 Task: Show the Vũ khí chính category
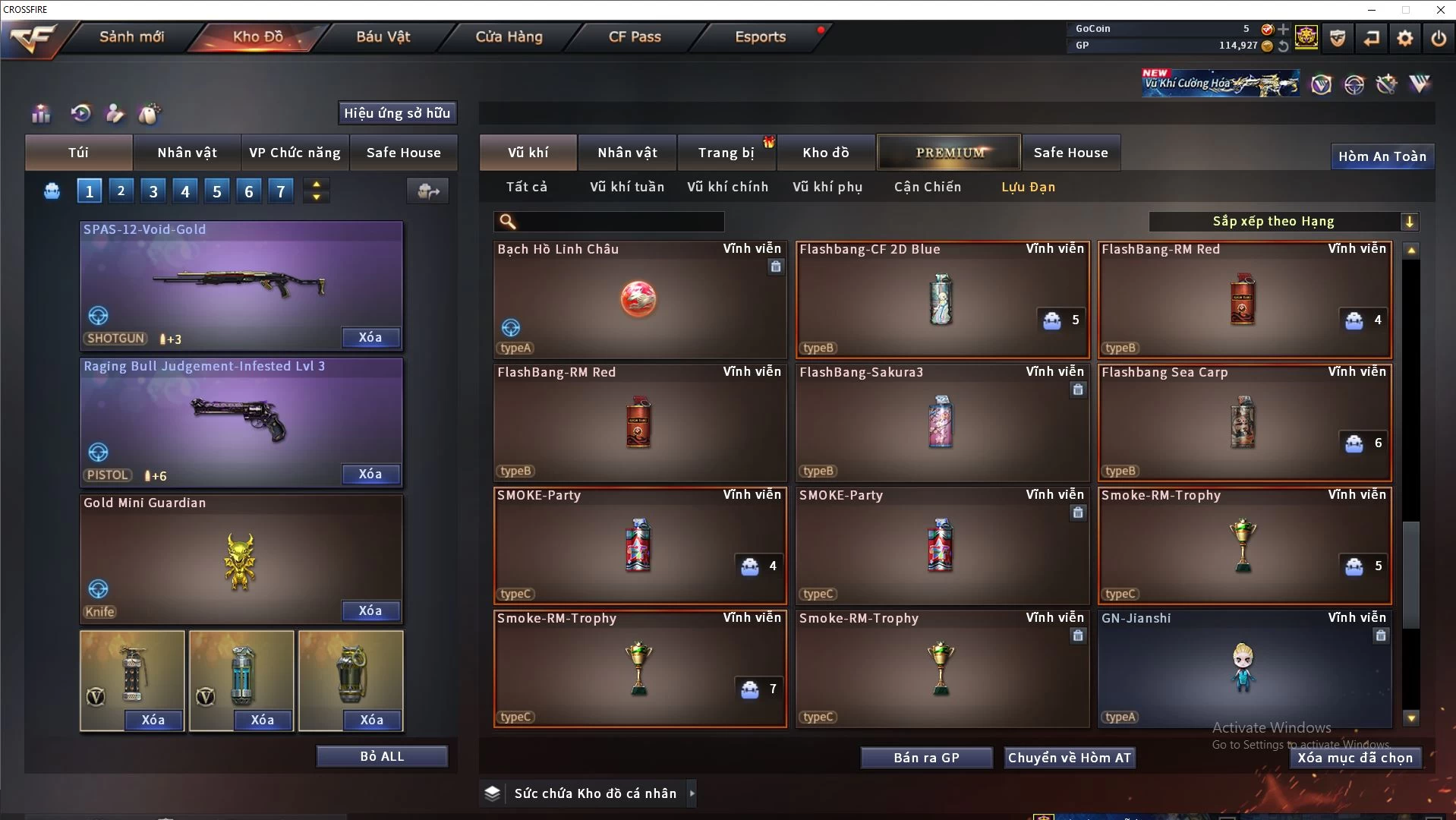pyautogui.click(x=727, y=187)
